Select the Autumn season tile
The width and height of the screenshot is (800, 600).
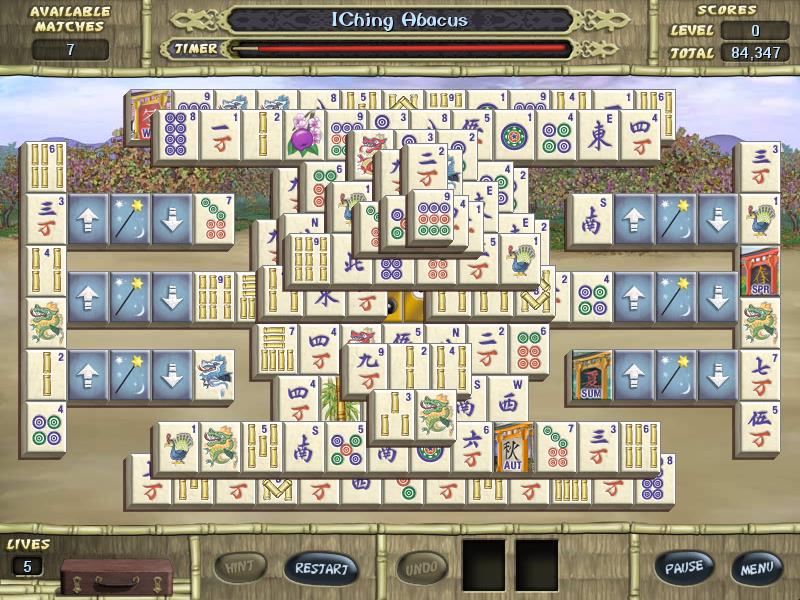(513, 447)
